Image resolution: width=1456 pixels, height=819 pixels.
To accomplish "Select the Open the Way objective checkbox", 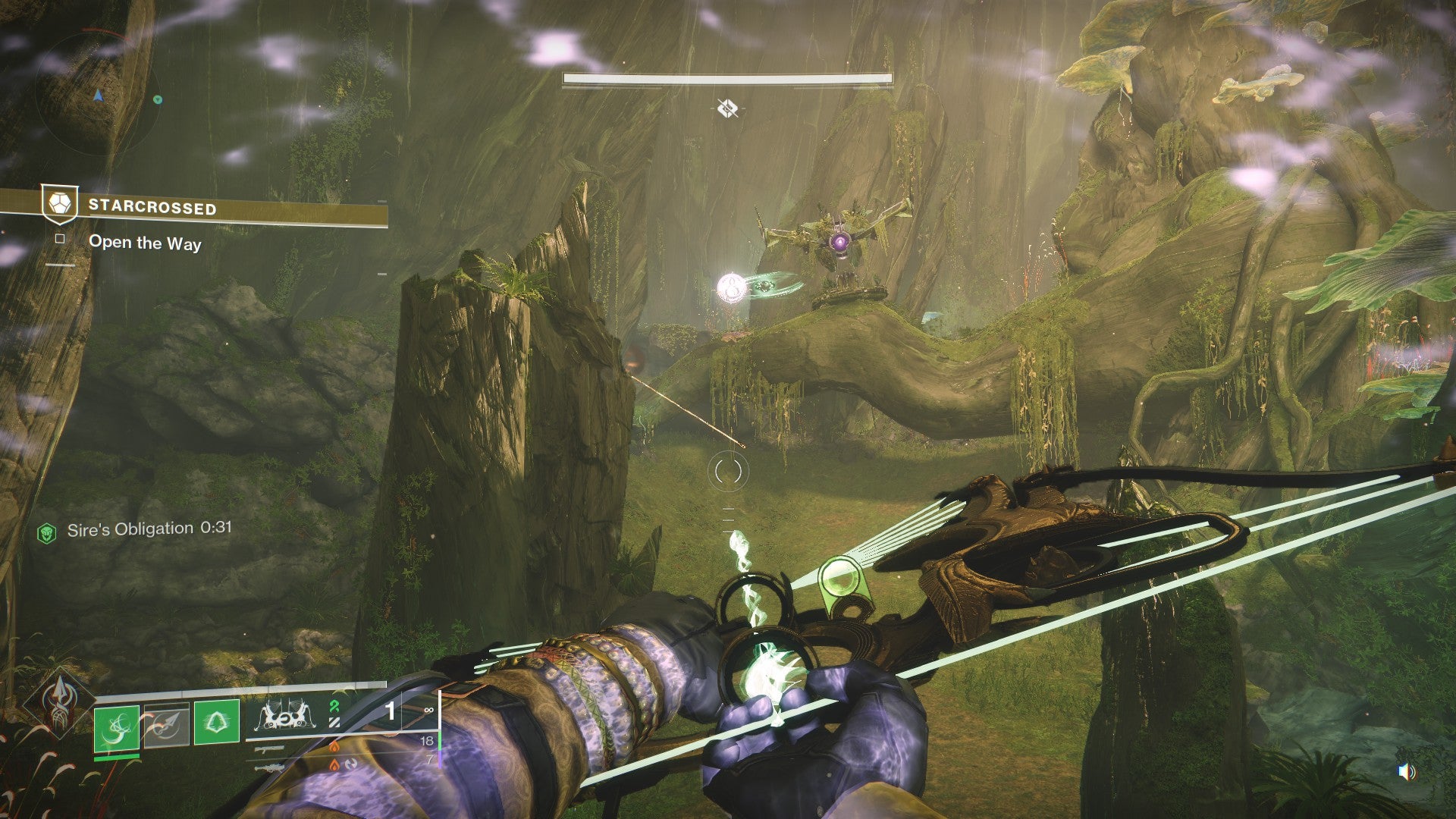I will coord(60,240).
